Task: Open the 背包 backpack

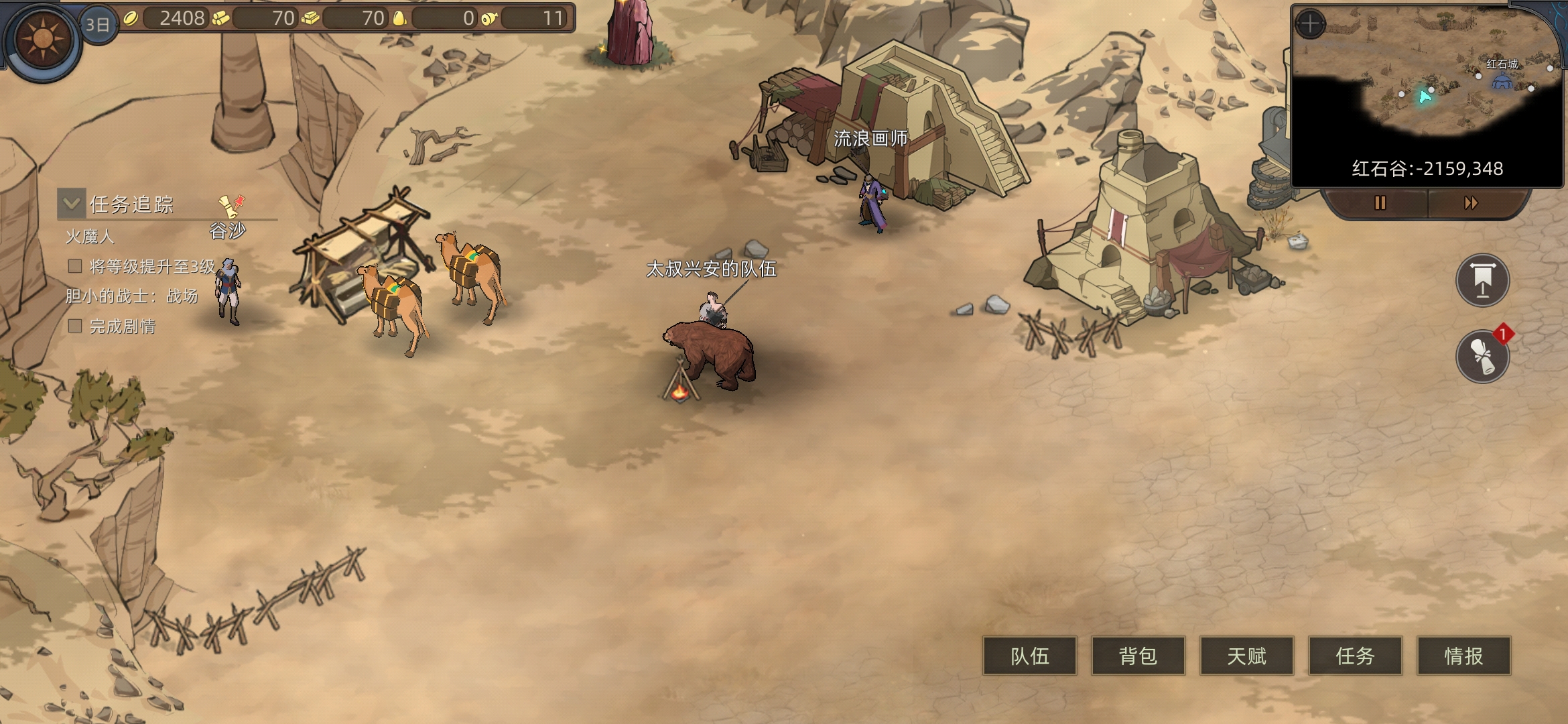Action: coord(1138,656)
